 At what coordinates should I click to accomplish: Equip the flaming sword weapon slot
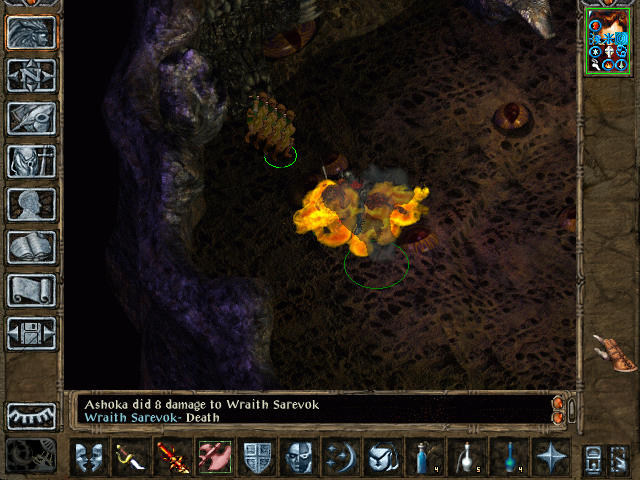(x=173, y=457)
